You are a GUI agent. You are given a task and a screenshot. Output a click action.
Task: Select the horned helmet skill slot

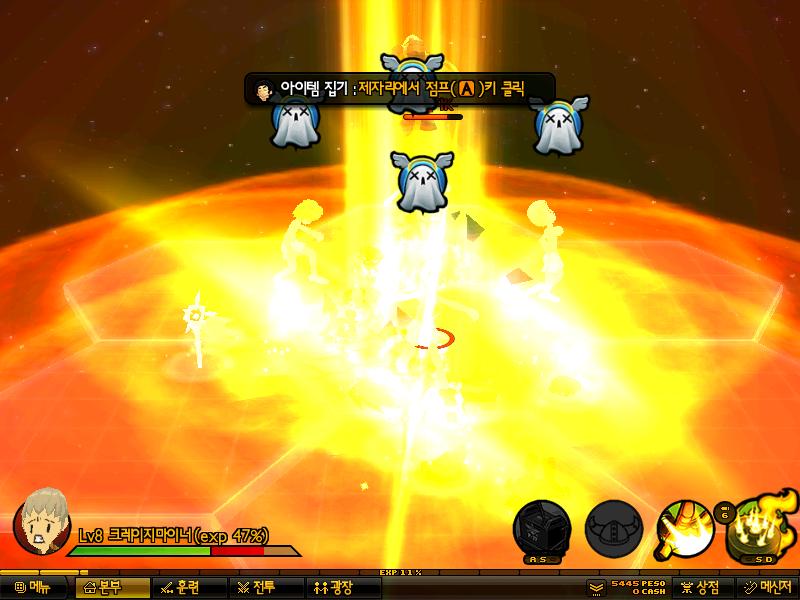pyautogui.click(x=613, y=526)
